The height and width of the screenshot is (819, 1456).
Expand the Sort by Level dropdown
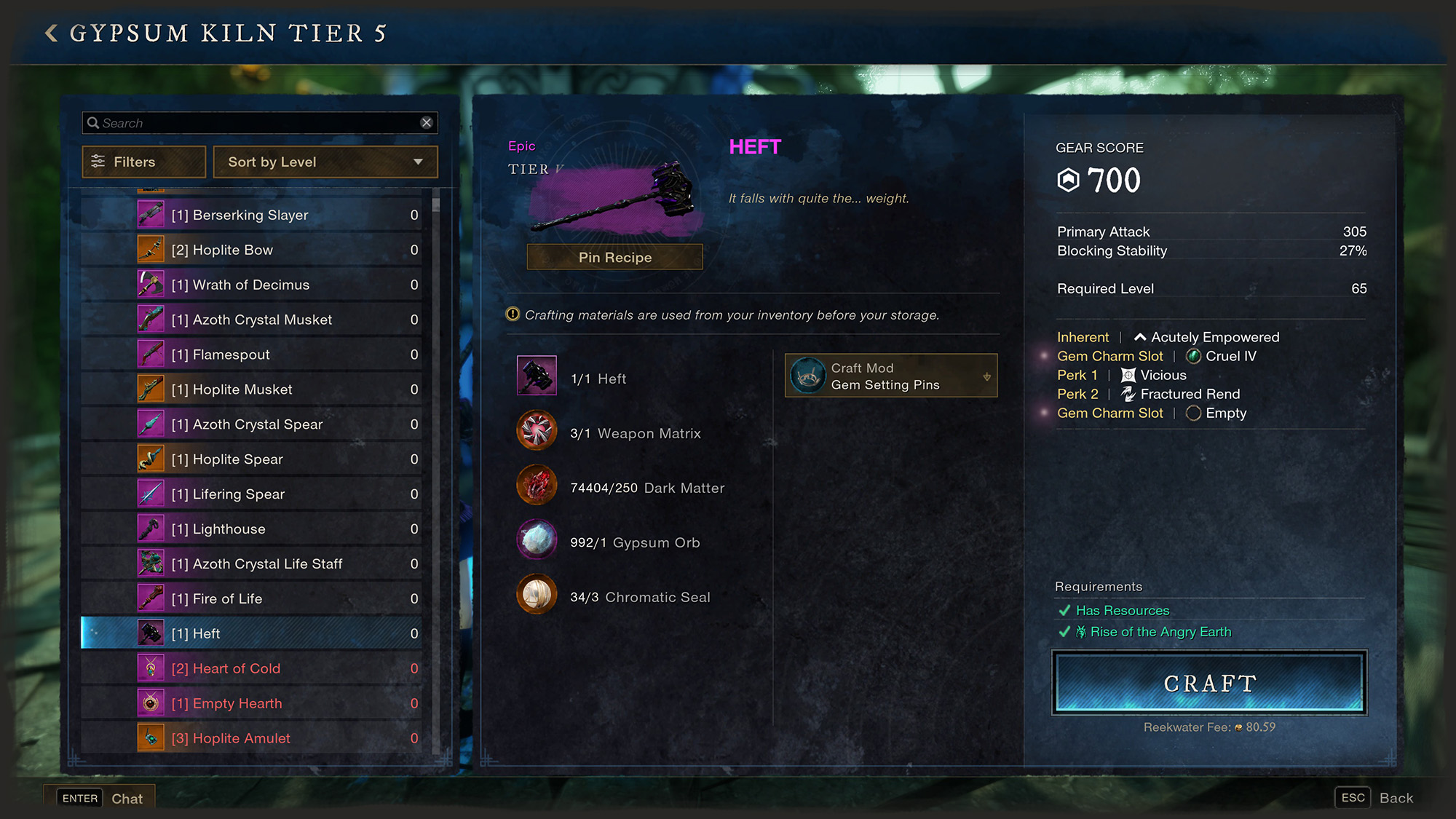[325, 162]
